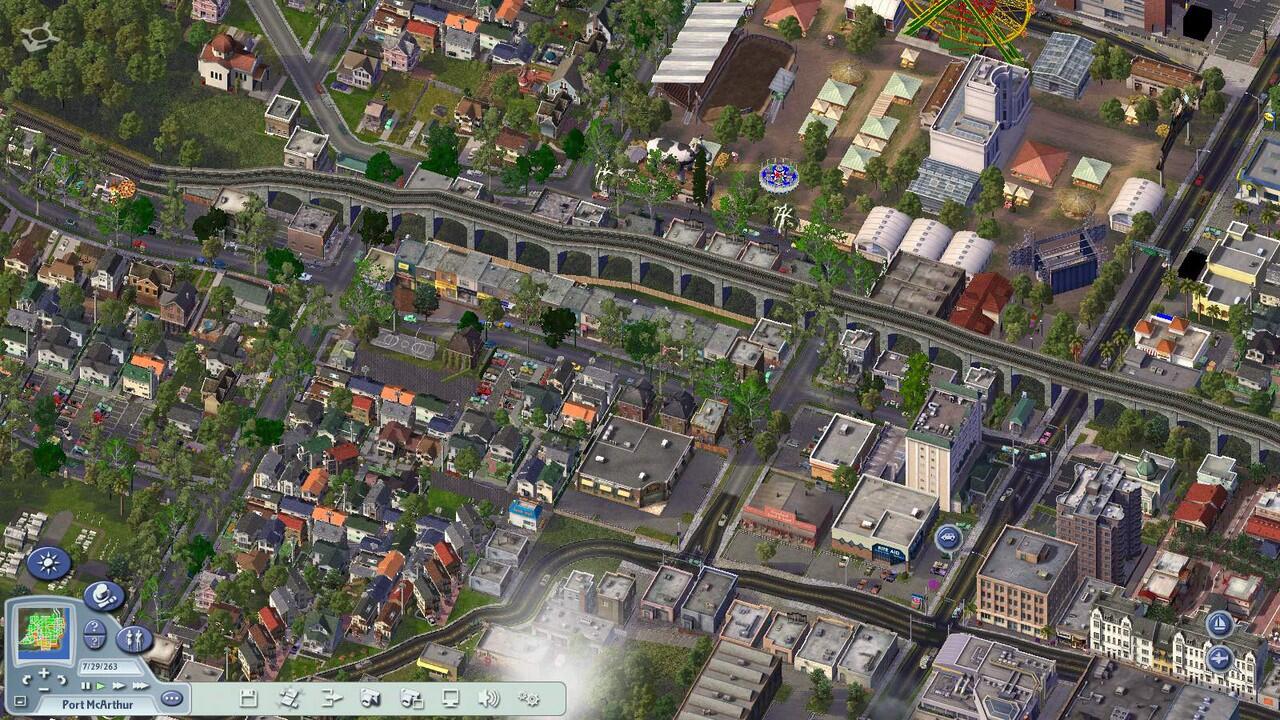
Task: Set simulation to normal play speed
Action: pyautogui.click(x=100, y=686)
